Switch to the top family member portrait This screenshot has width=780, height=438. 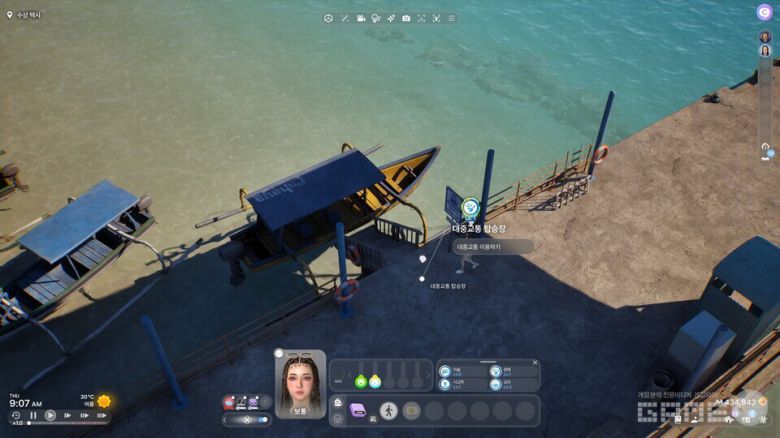point(764,37)
